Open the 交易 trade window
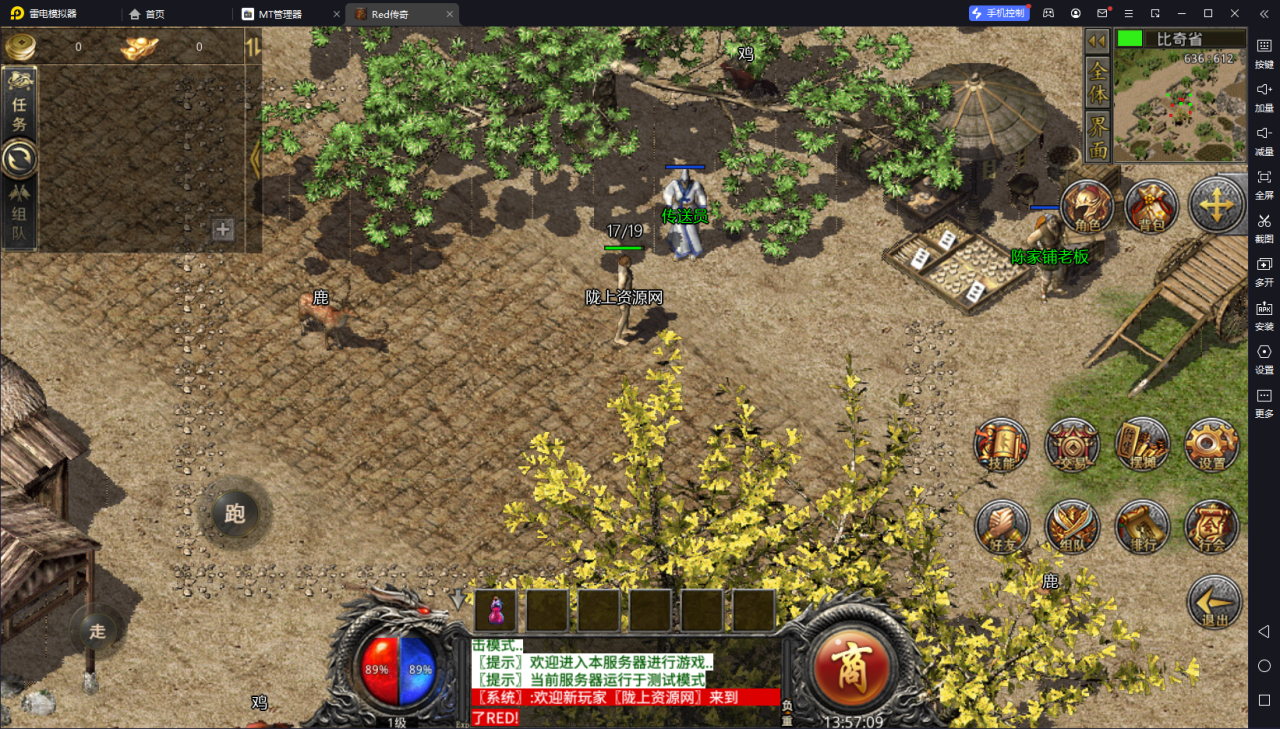This screenshot has height=729, width=1280. 1072,445
